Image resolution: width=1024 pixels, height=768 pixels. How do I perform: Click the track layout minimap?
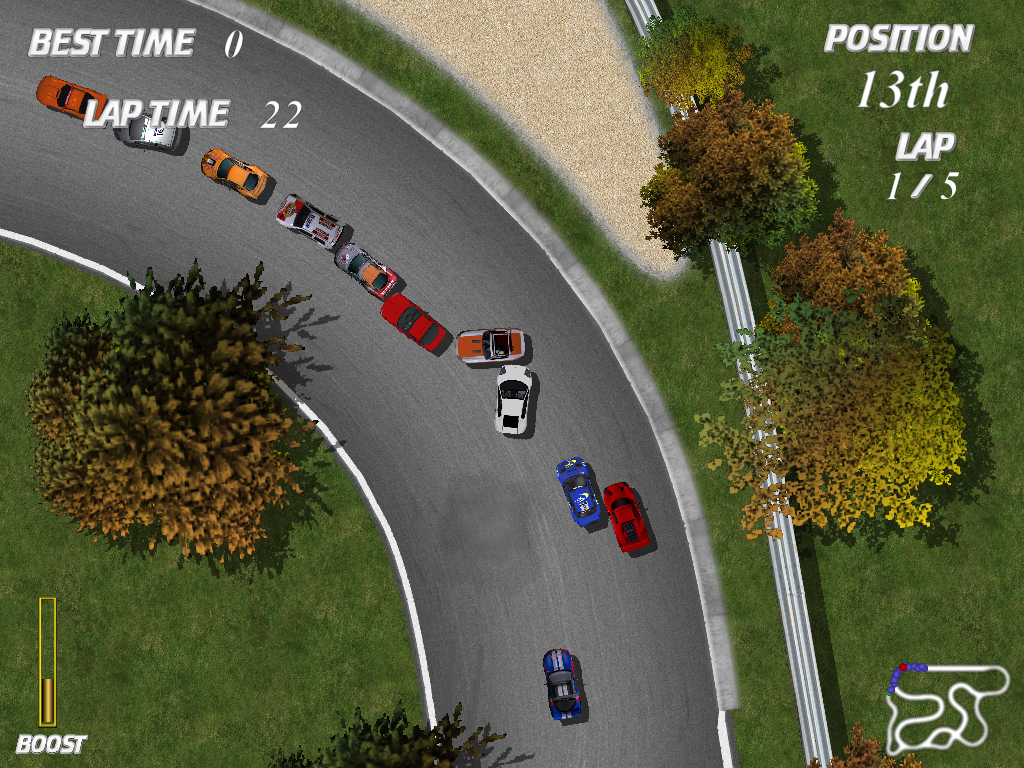[945, 705]
